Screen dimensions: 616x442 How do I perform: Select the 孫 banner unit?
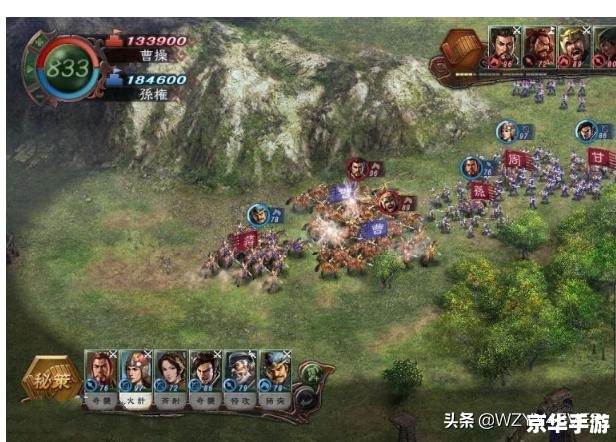click(479, 190)
